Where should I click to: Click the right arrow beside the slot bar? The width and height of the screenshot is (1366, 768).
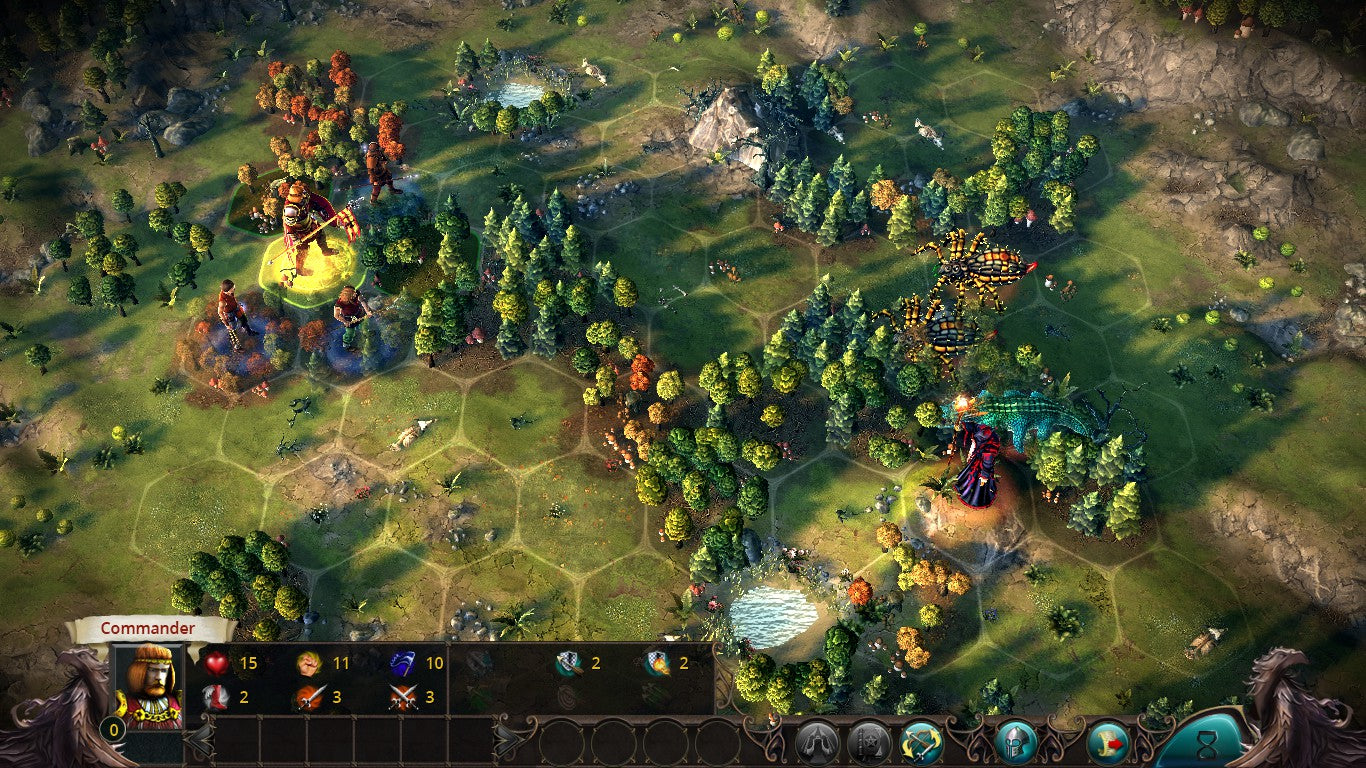click(x=506, y=740)
